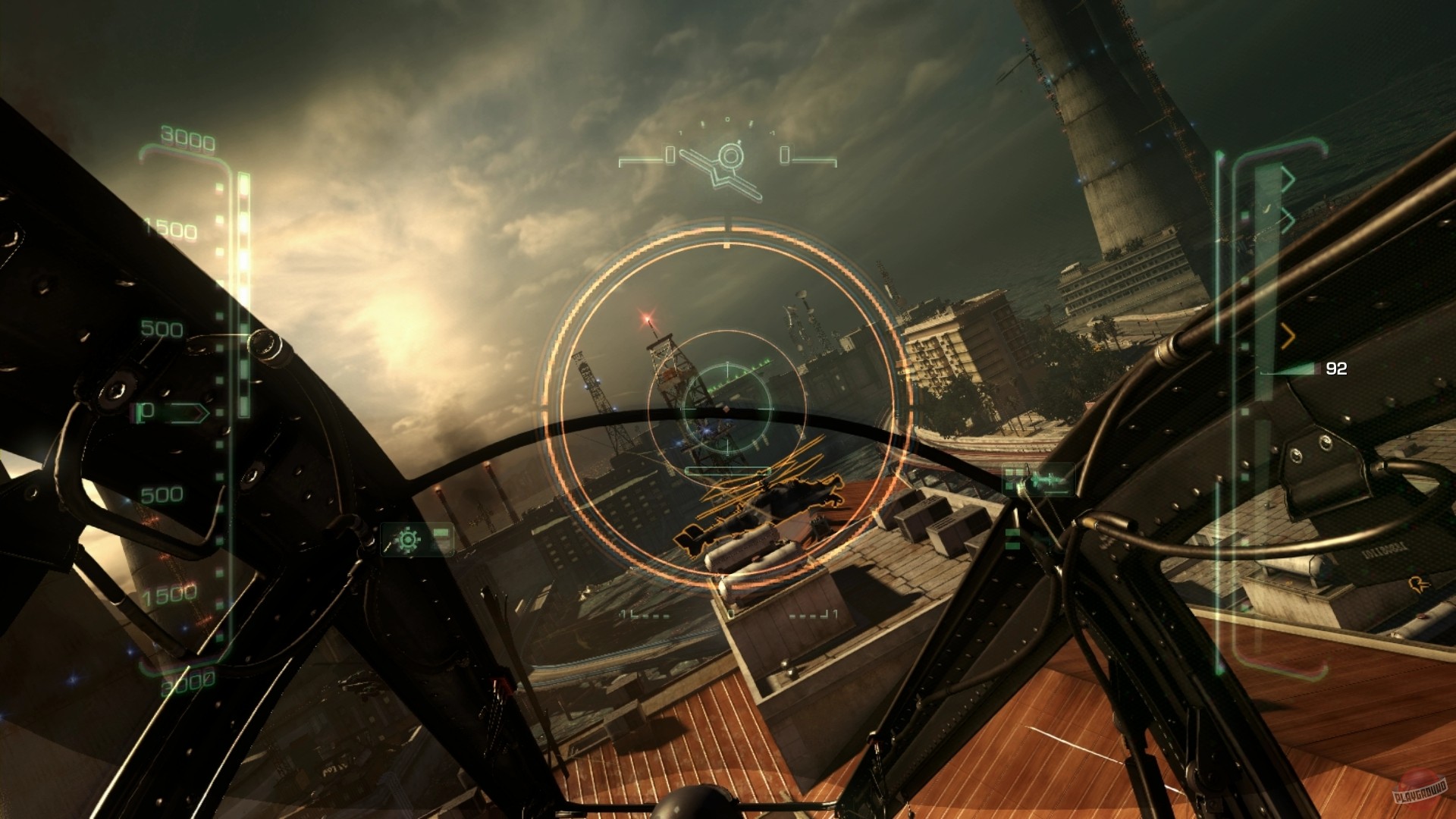Select the gear-shaped system icon on the left panel

pos(408,539)
